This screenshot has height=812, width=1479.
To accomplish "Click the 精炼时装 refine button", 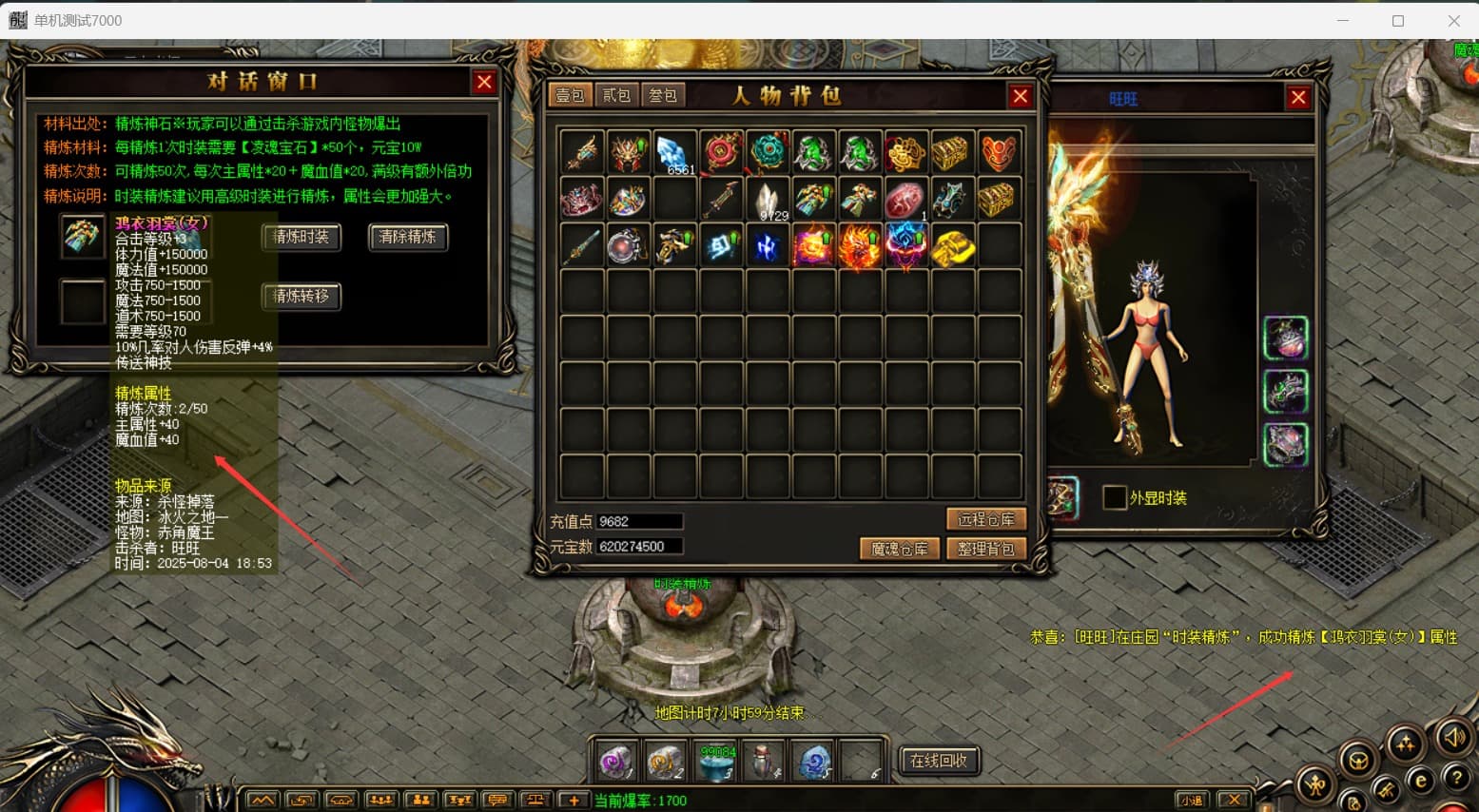I will 301,238.
